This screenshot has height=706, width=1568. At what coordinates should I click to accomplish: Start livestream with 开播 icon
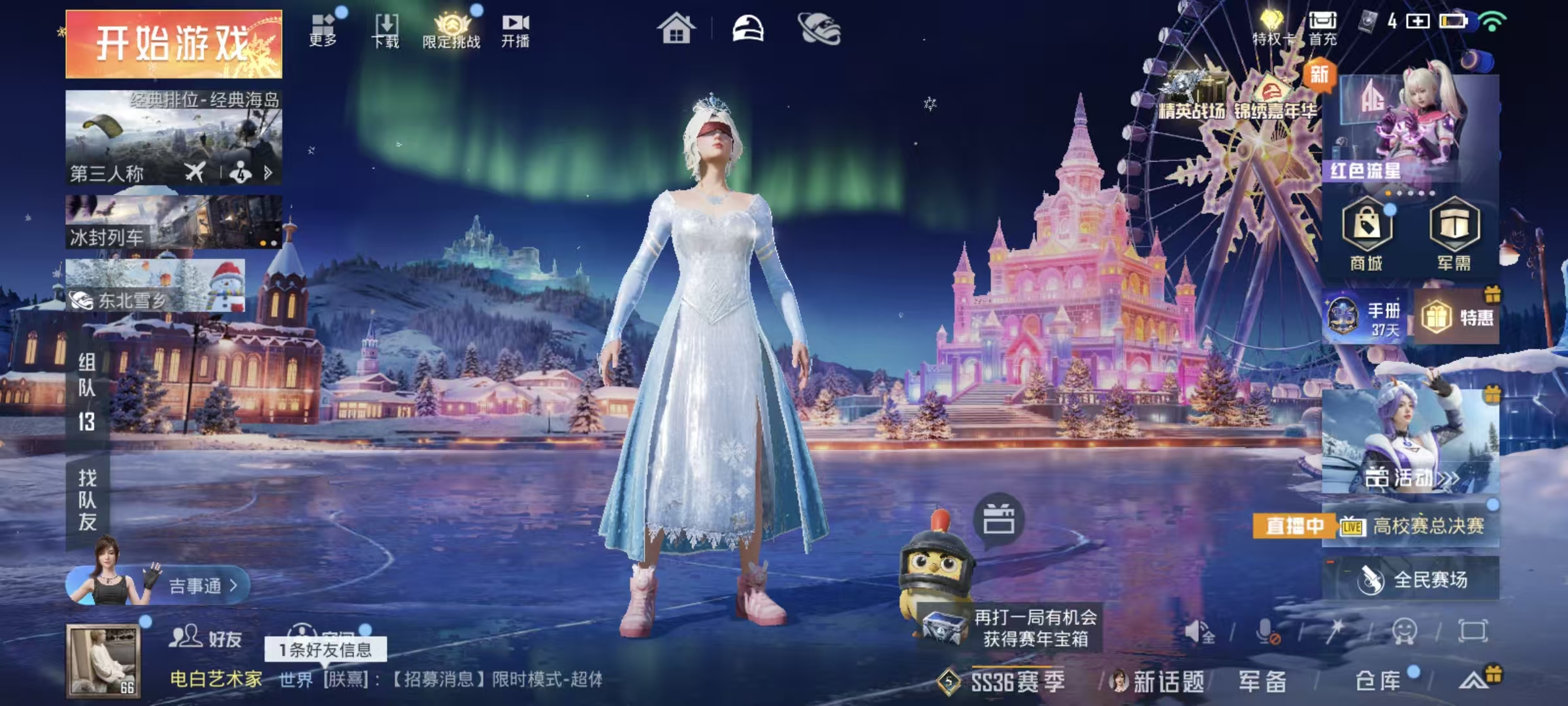point(515,31)
